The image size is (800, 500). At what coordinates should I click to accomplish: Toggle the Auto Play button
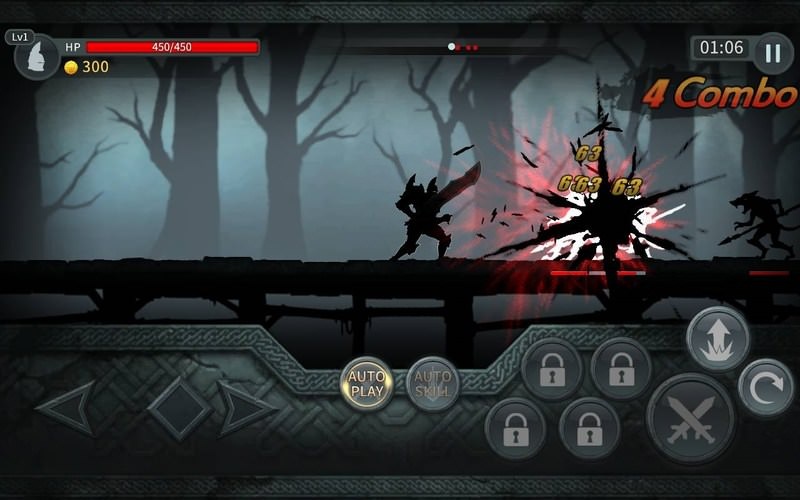[367, 384]
